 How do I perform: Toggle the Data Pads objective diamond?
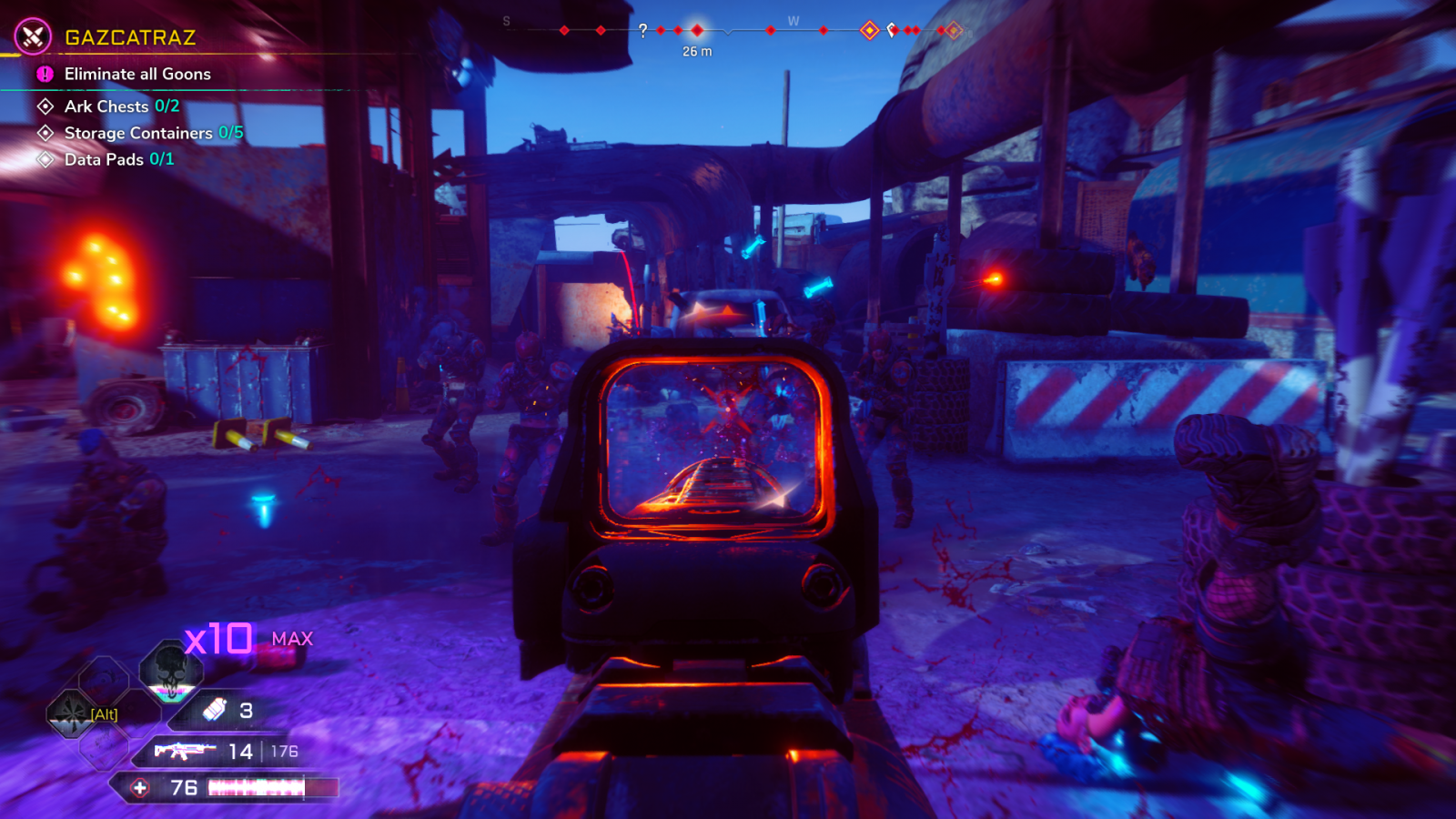(x=44, y=159)
